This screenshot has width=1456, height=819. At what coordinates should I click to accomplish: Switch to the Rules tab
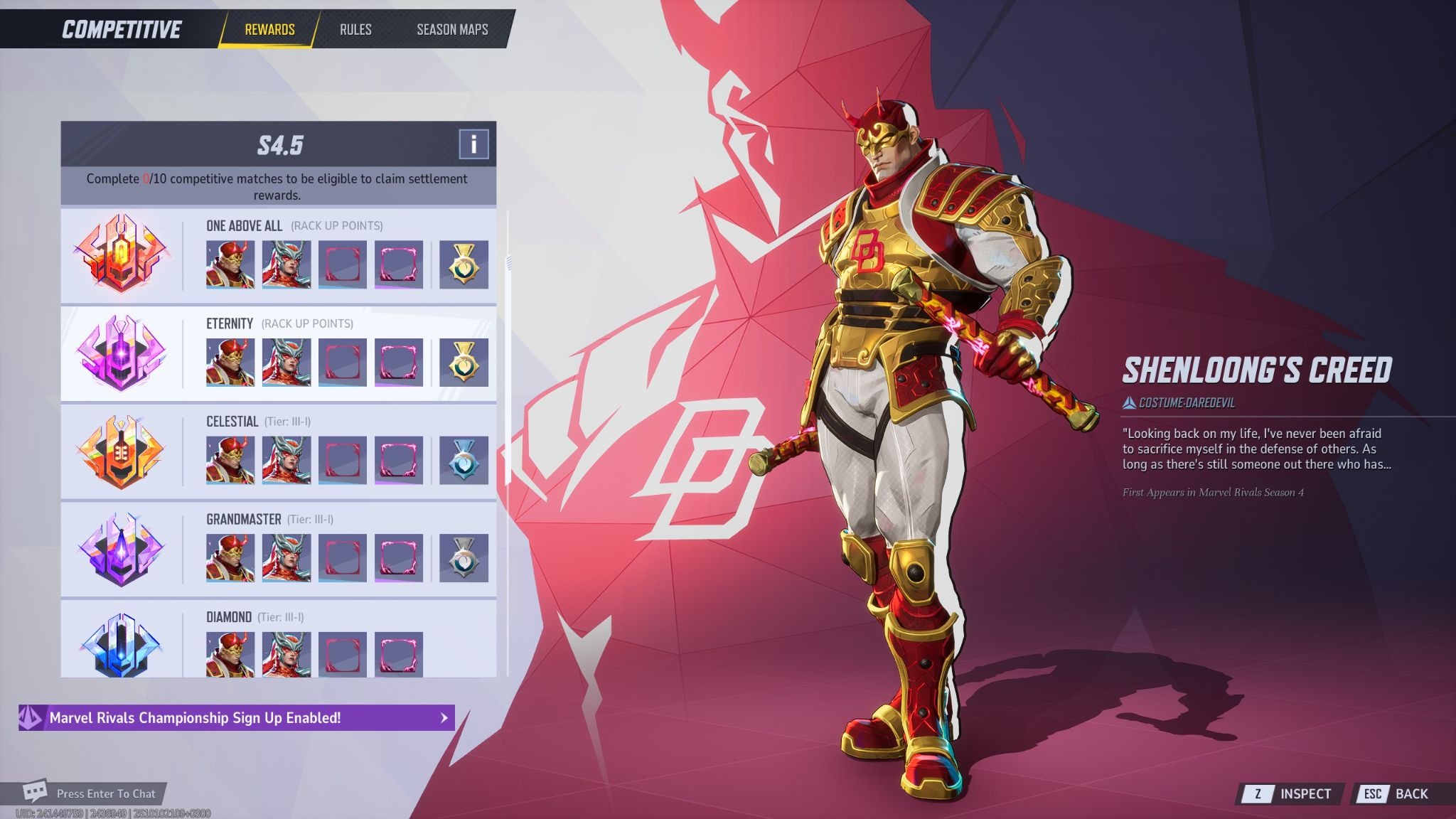point(355,30)
